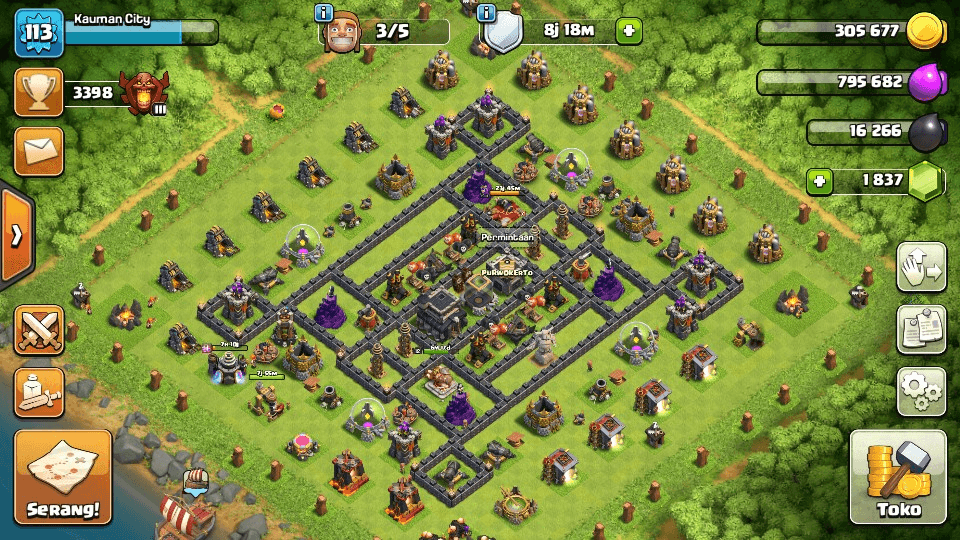Open the clipboard tasks list button
Viewport: 960px width, 540px height.
pos(920,329)
